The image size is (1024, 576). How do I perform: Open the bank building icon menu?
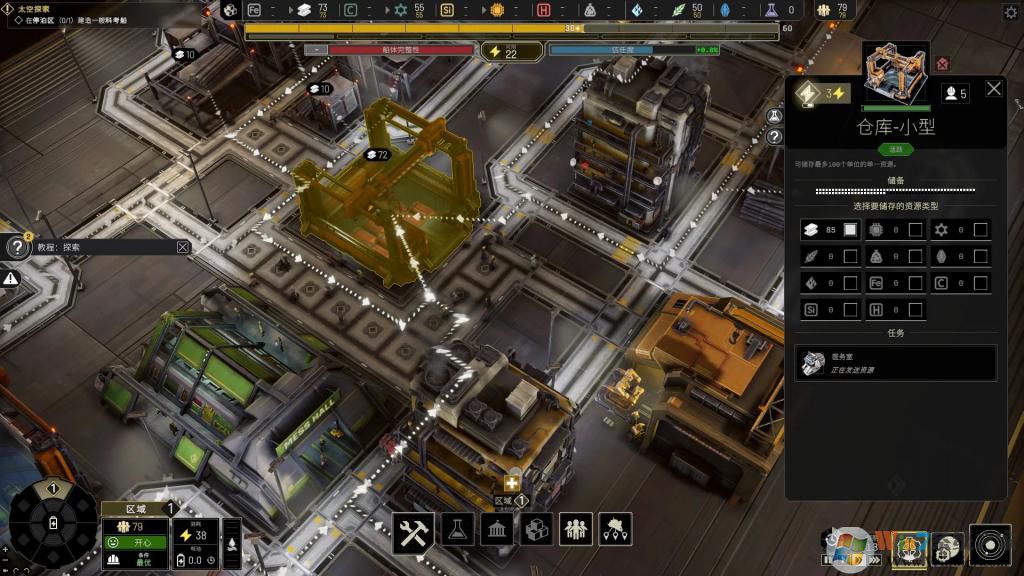(x=497, y=529)
